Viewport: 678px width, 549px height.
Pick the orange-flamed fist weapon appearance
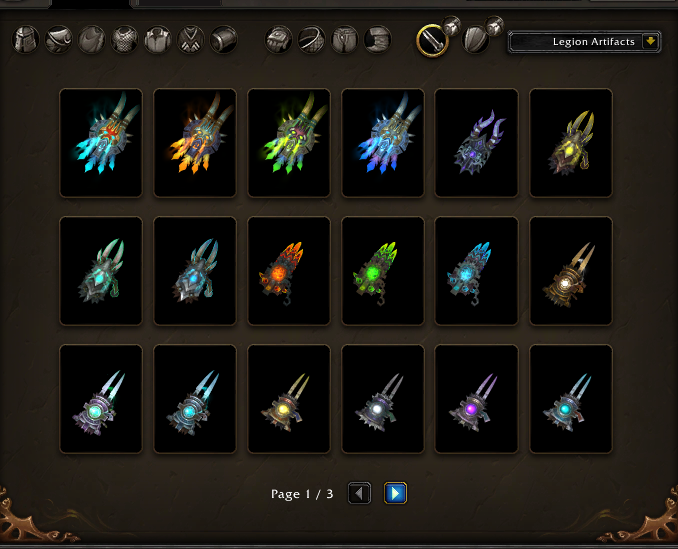(x=195, y=143)
